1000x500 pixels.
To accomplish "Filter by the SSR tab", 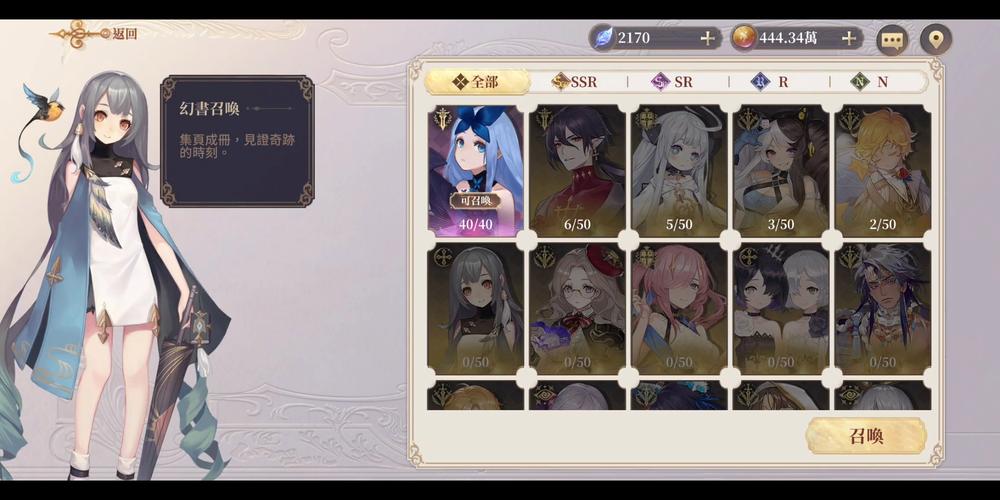I will [575, 82].
